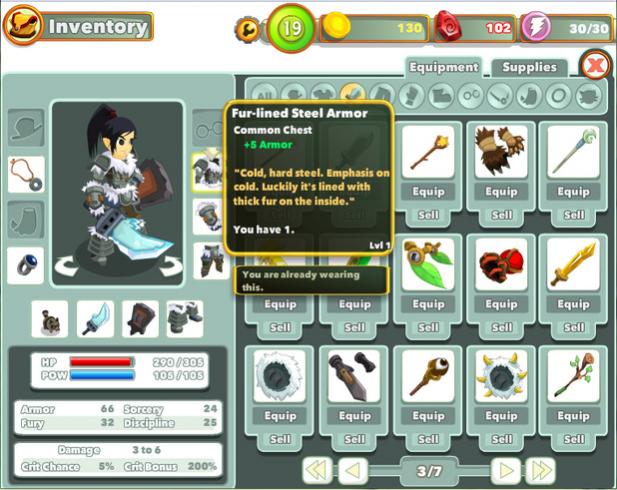
Task: Select the equipped ice sword slot
Action: pos(96,319)
